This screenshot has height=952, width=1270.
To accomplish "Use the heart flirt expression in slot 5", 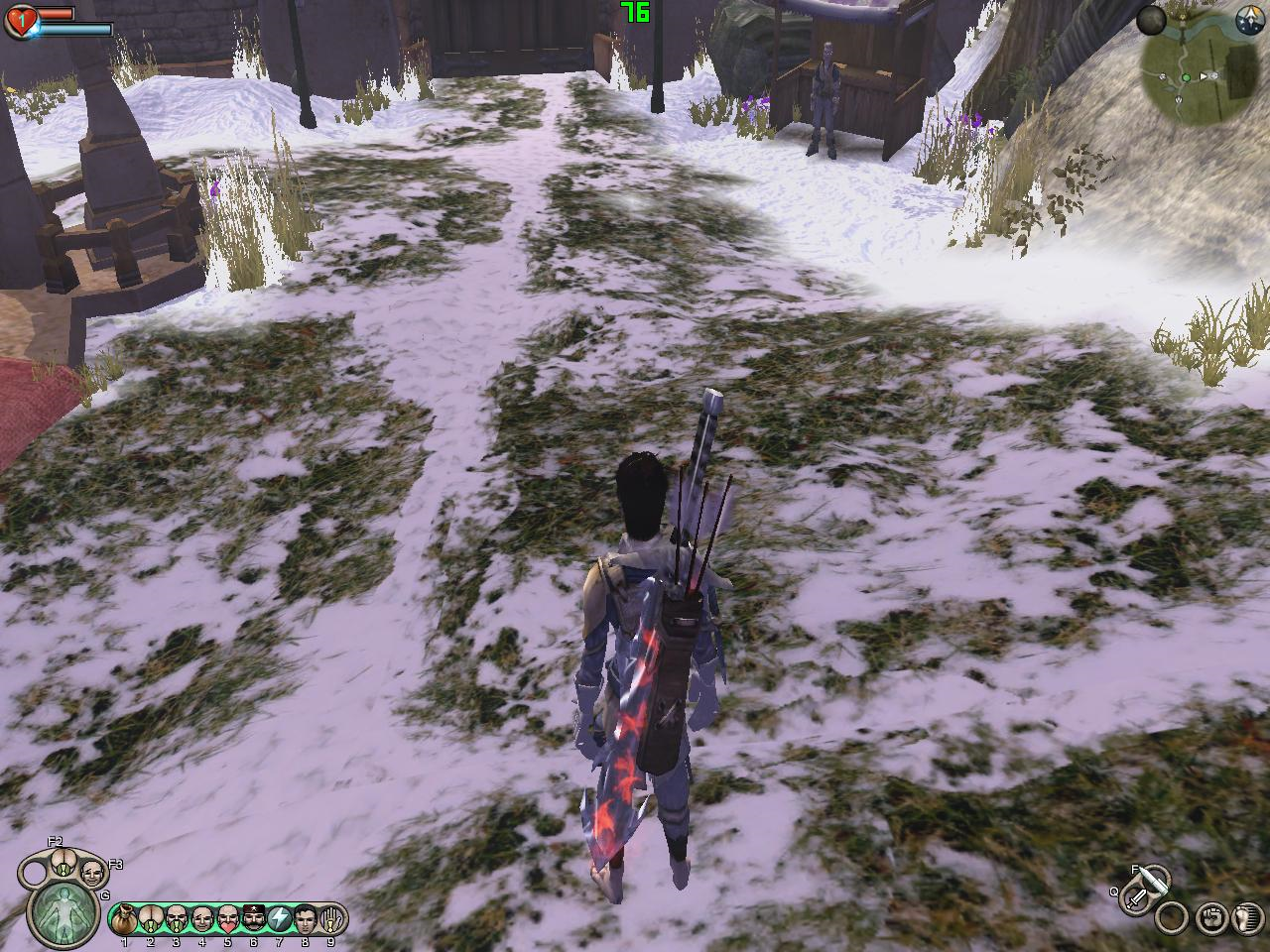I will (228, 917).
